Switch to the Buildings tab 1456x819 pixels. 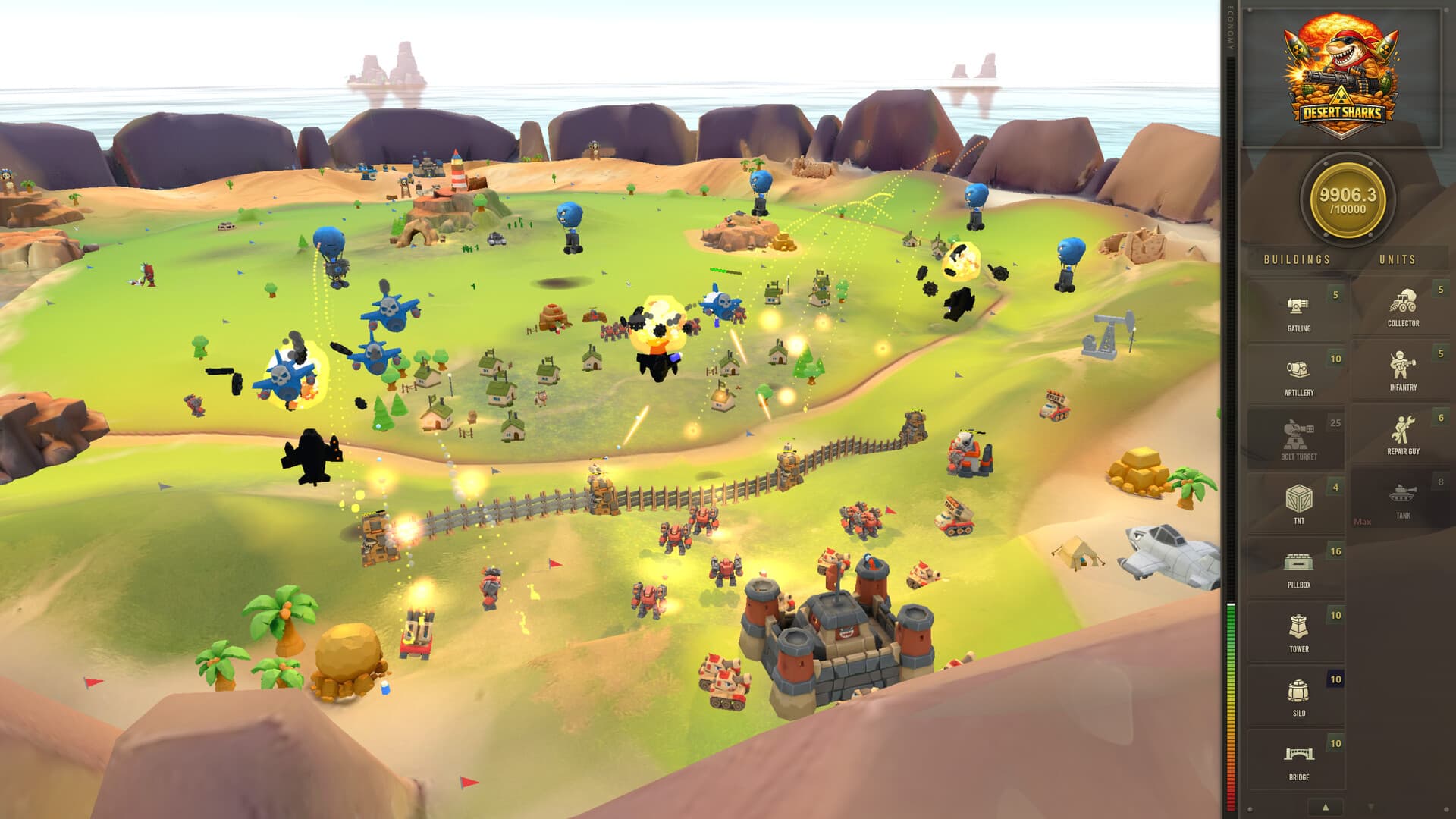pos(1295,259)
